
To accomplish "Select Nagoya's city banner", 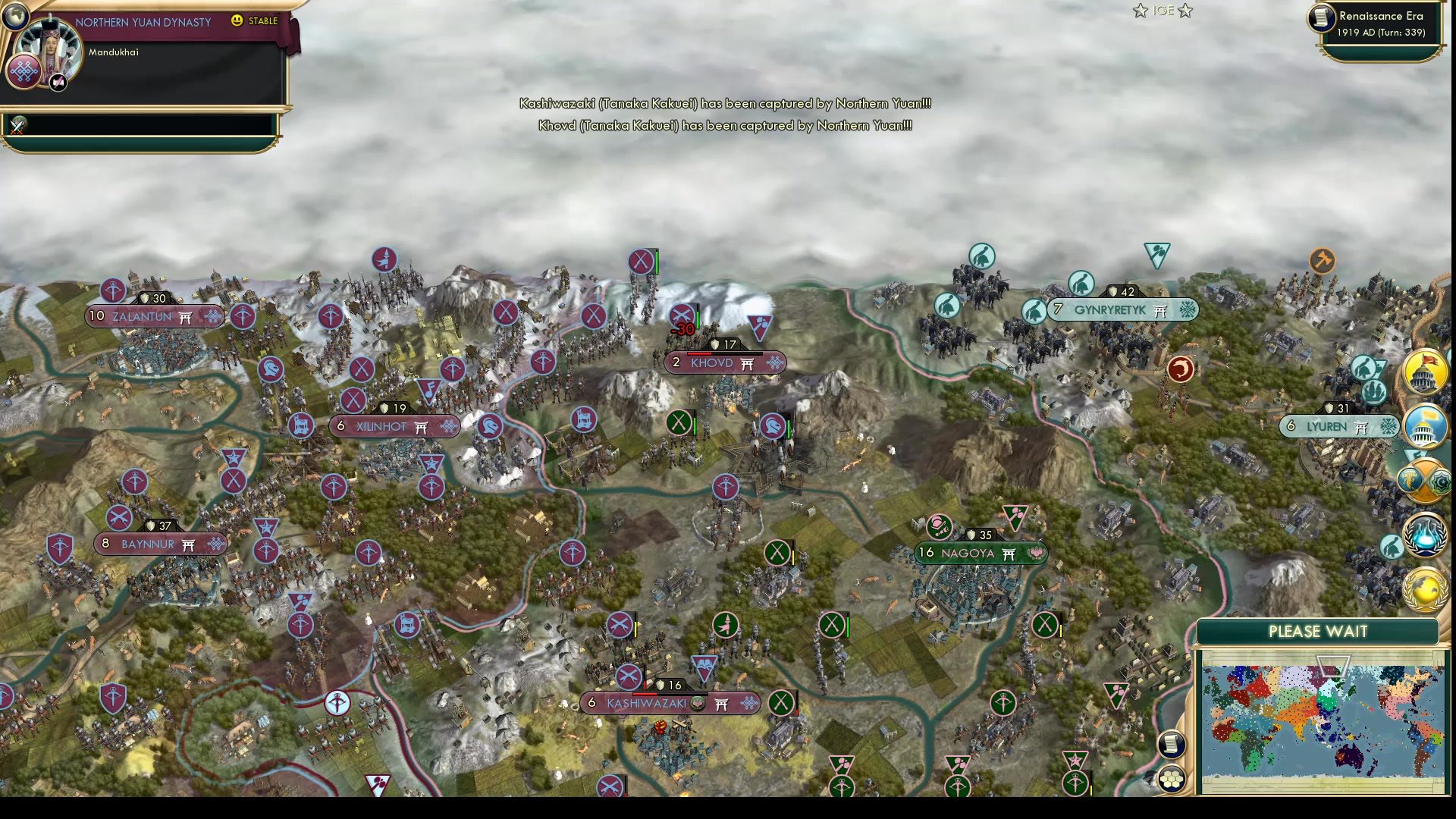I will (959, 554).
